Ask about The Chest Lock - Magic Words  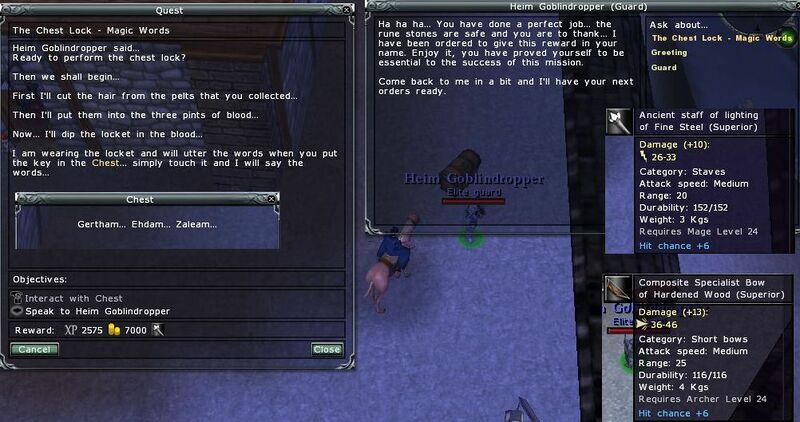[x=721, y=38]
